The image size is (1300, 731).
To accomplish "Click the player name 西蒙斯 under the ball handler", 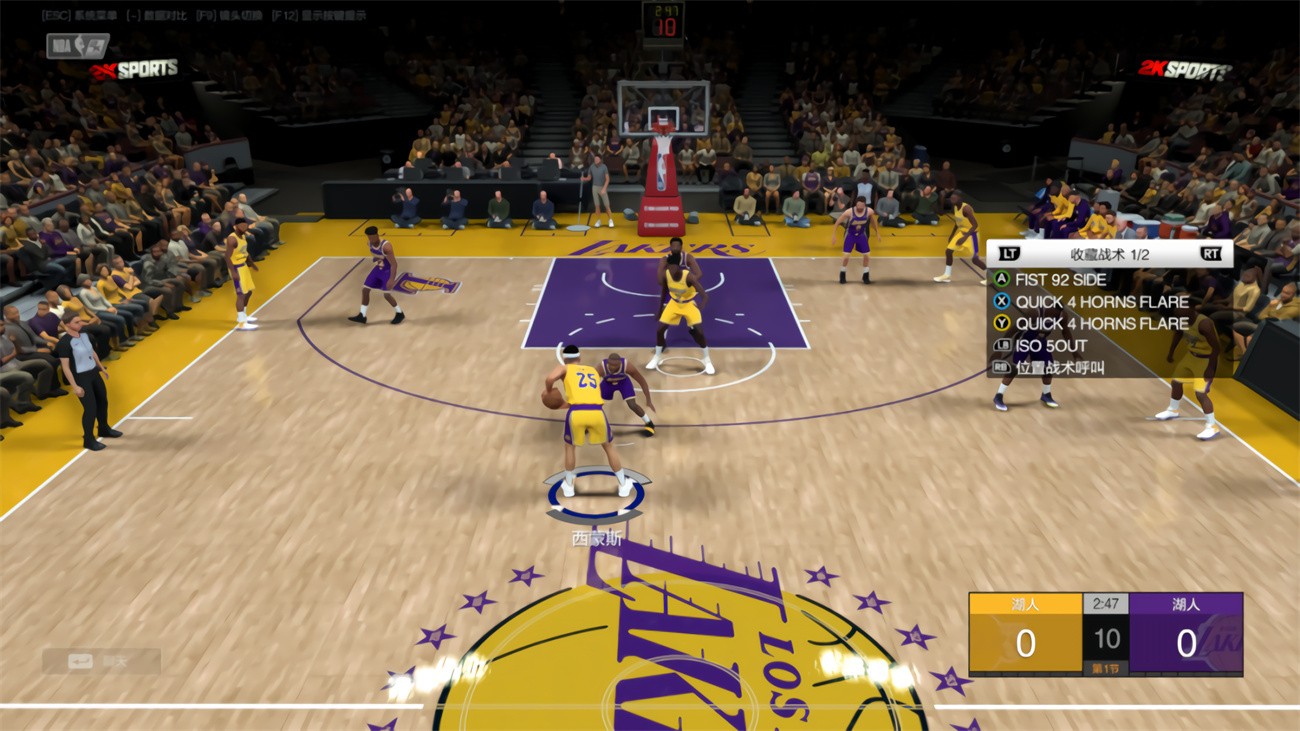I will click(x=598, y=538).
